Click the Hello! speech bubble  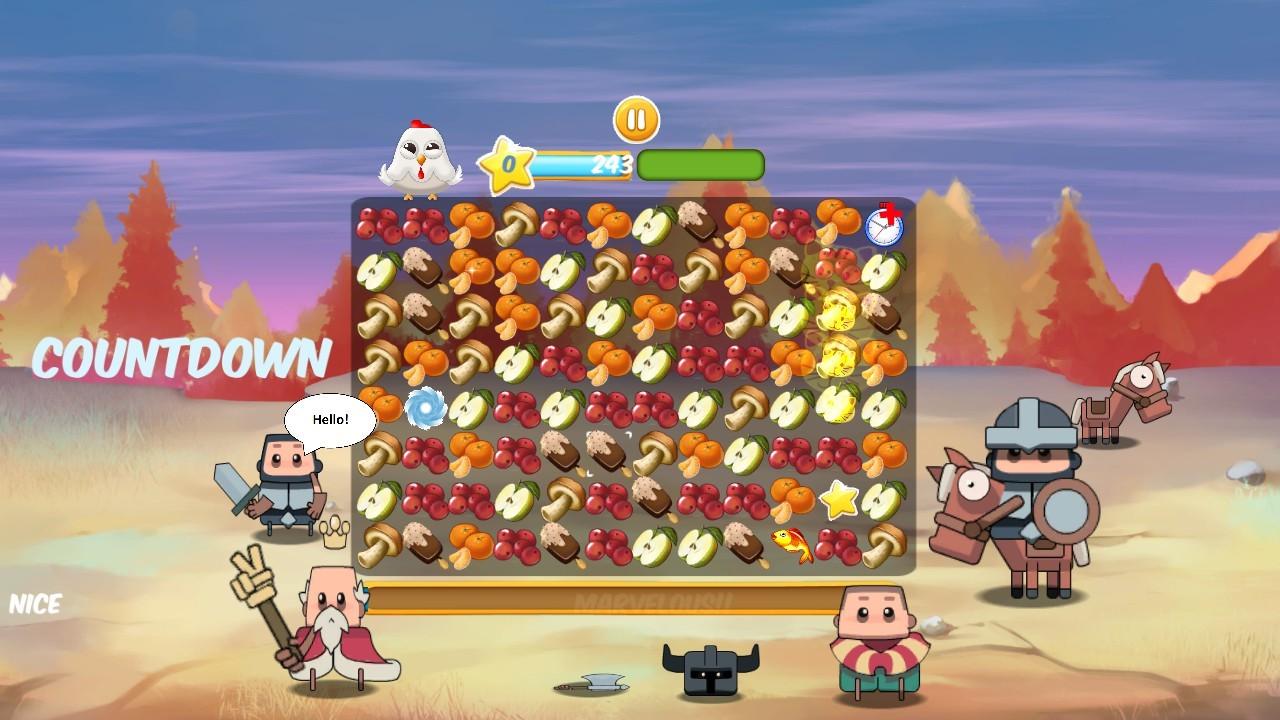point(331,420)
